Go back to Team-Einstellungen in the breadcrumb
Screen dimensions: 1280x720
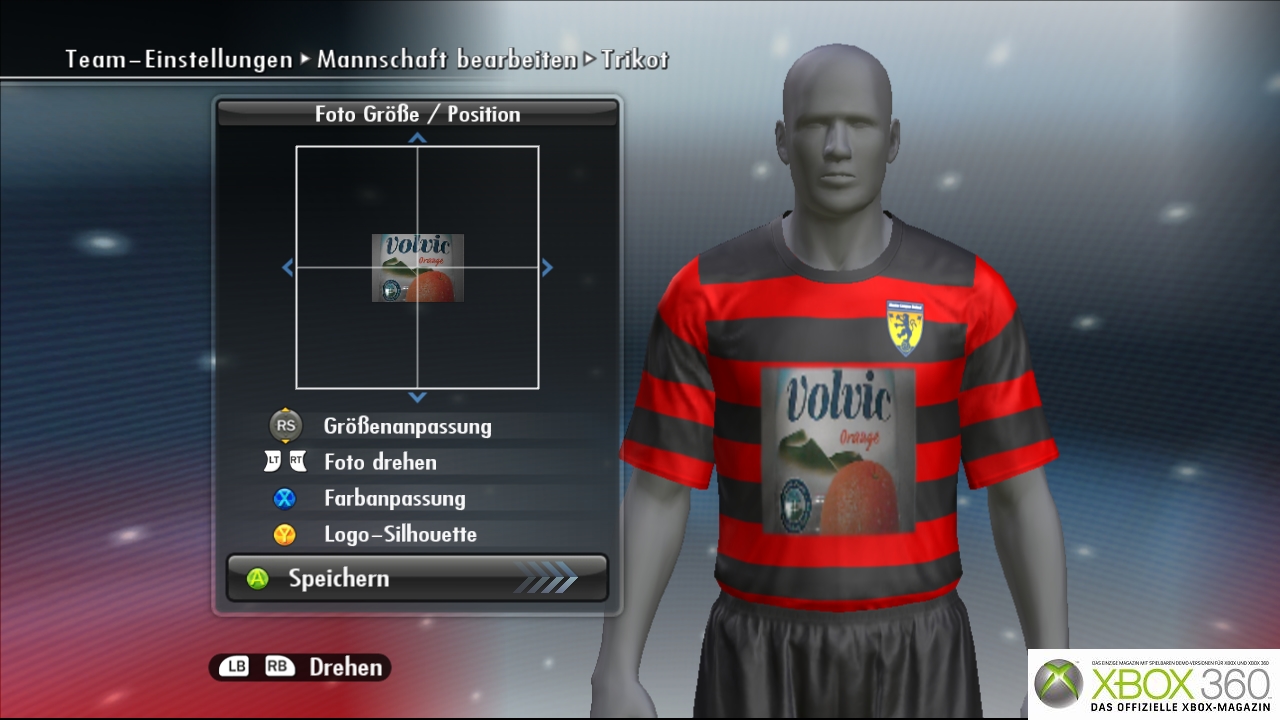point(179,59)
